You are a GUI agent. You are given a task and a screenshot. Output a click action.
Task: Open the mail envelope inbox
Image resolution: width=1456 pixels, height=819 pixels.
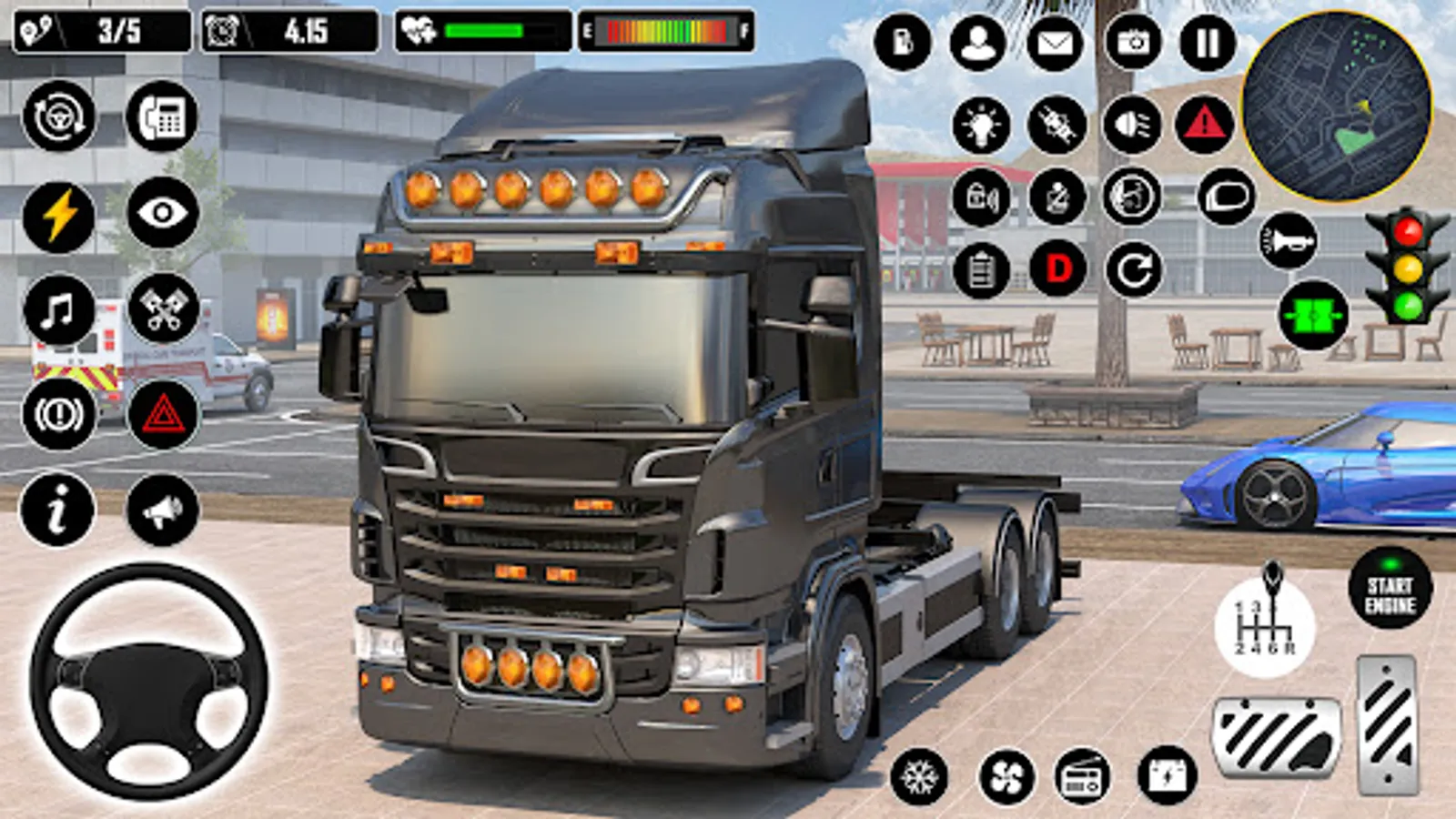1055,43
